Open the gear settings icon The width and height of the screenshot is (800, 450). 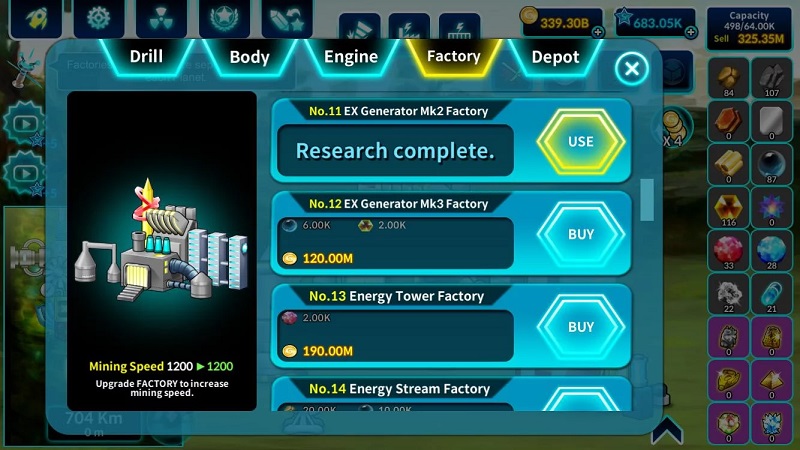[x=98, y=19]
